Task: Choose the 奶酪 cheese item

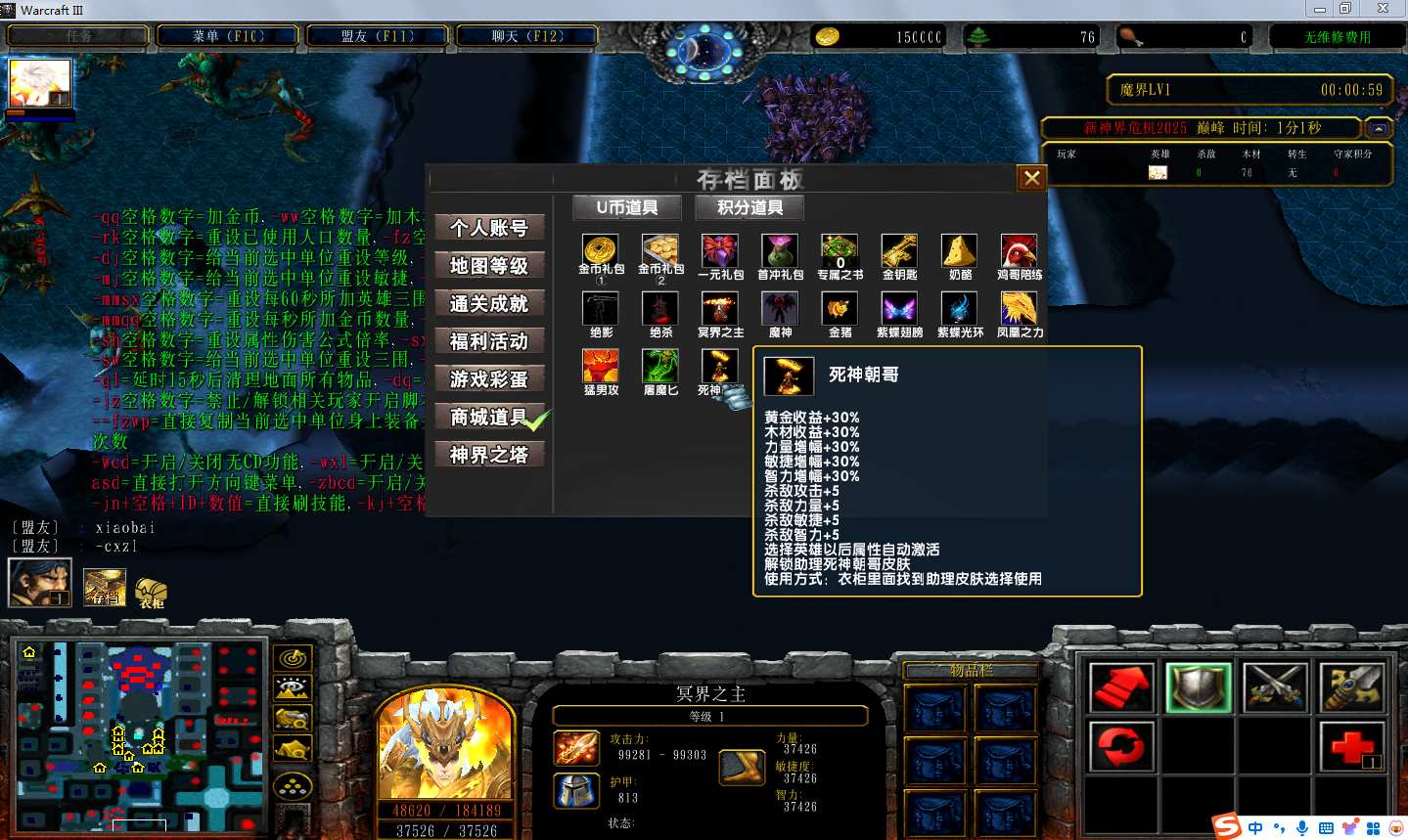Action: tap(959, 252)
